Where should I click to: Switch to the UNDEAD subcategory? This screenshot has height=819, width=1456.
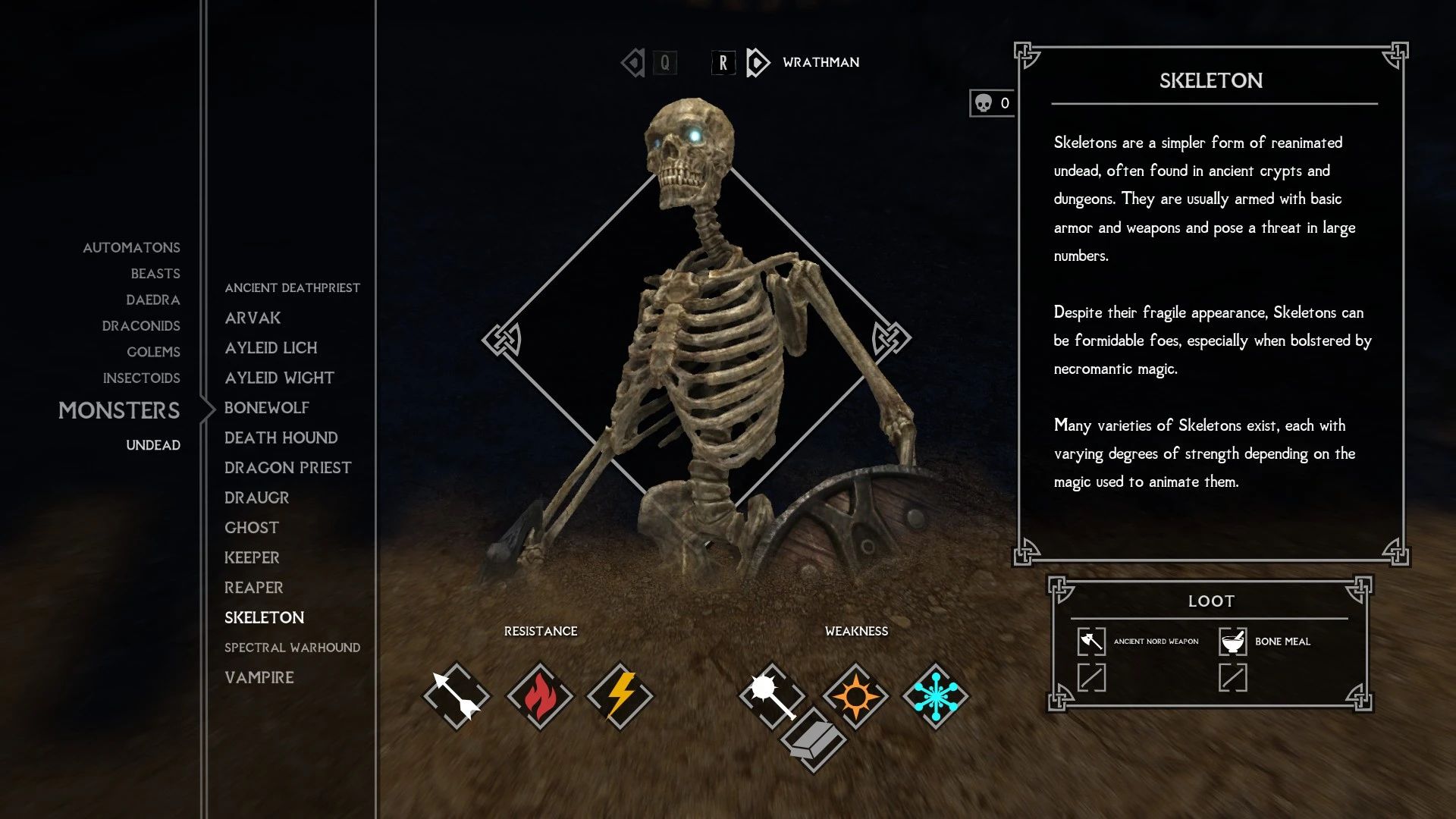(154, 445)
